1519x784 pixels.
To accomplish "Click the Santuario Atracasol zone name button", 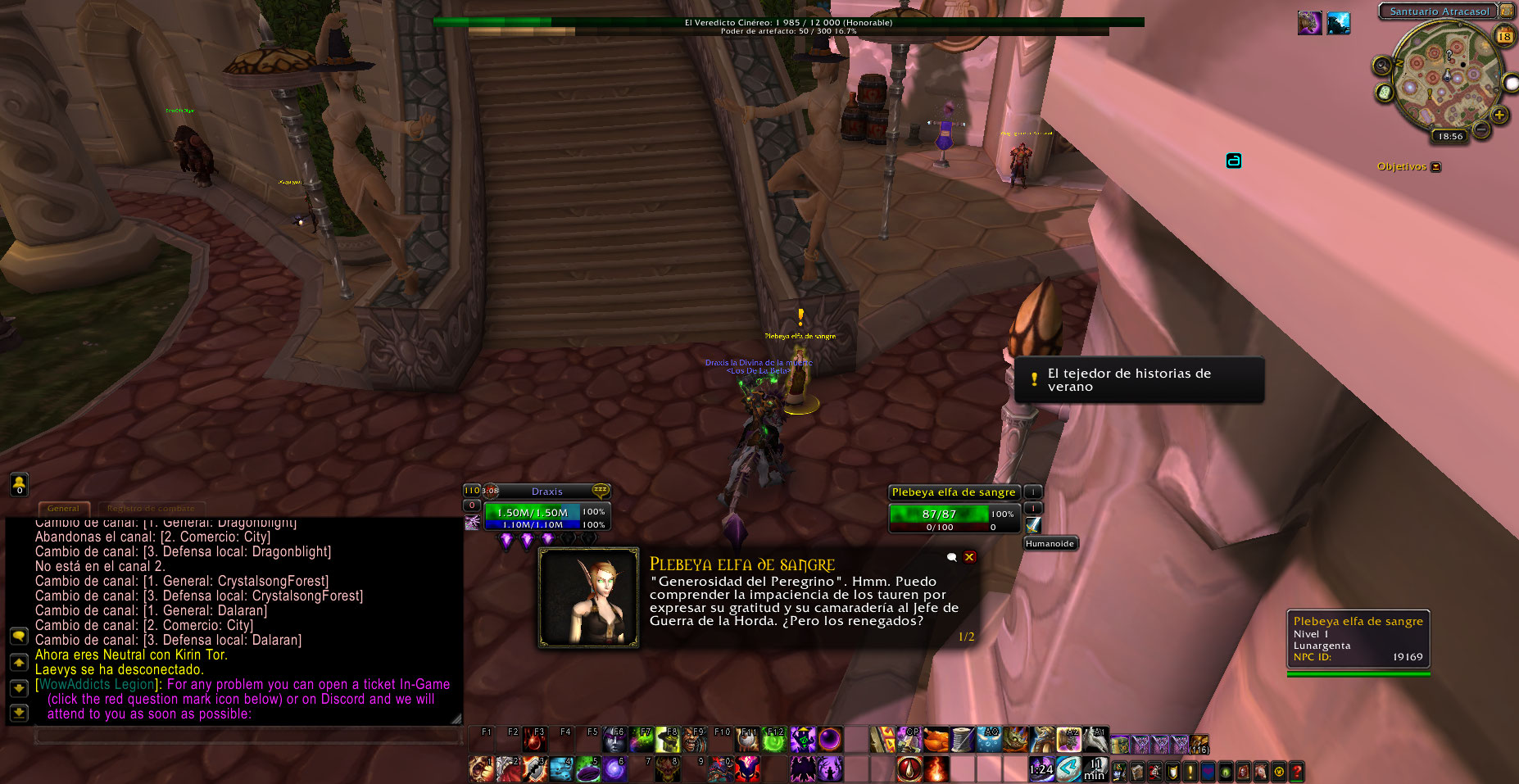I will pyautogui.click(x=1439, y=11).
